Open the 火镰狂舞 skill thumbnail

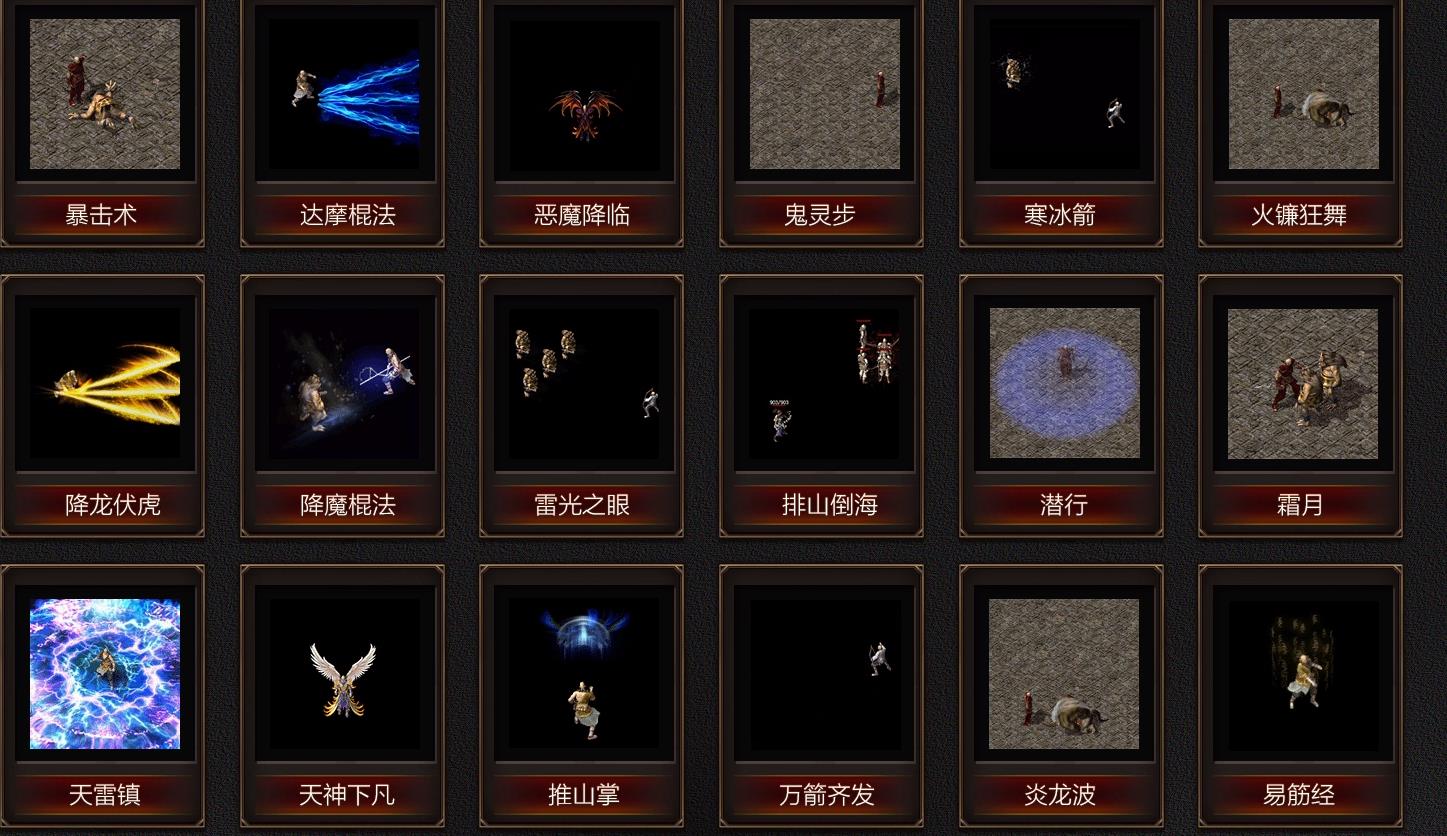tap(1300, 93)
